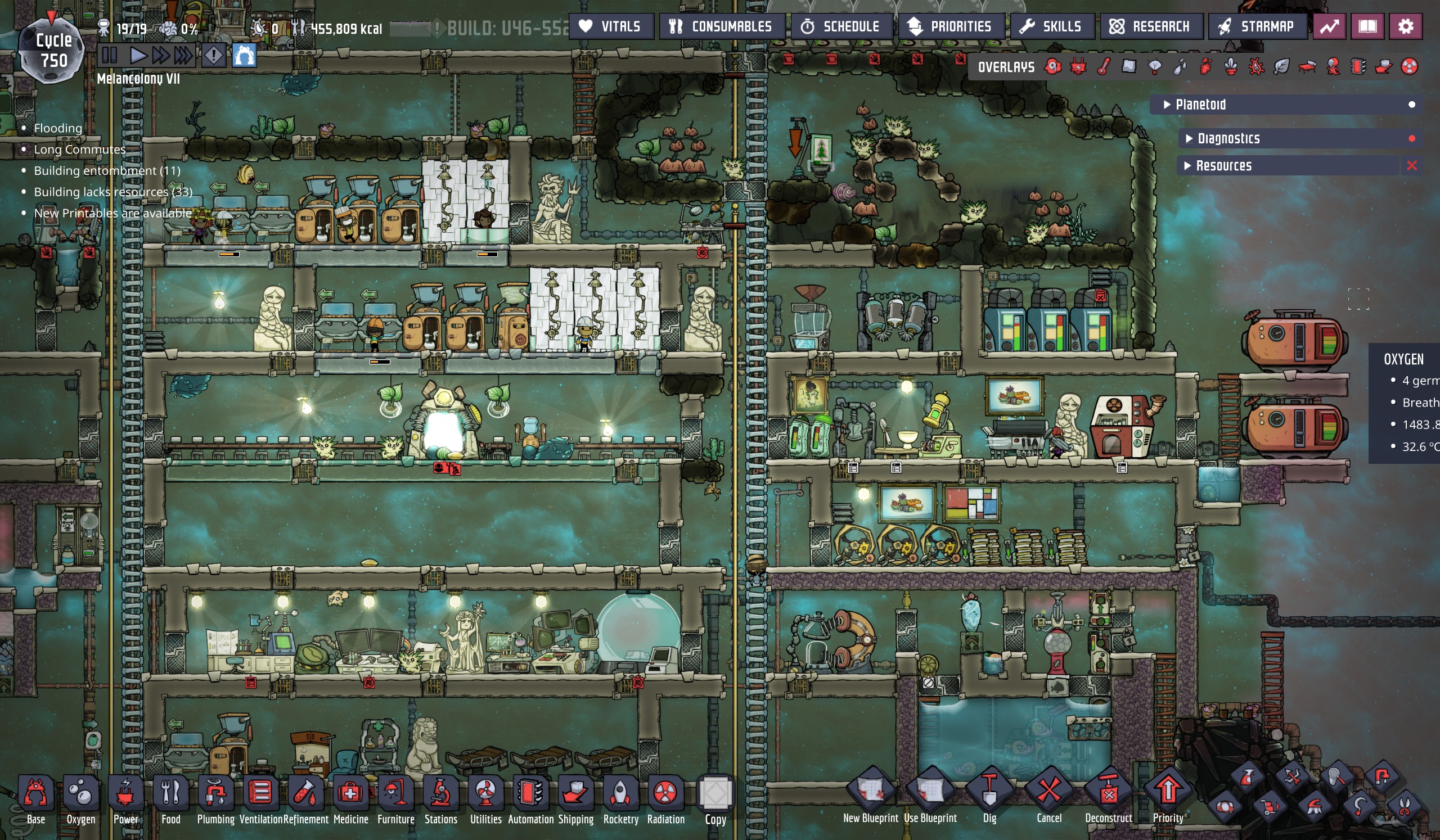
Task: Open the Research tree
Action: coord(1150,27)
